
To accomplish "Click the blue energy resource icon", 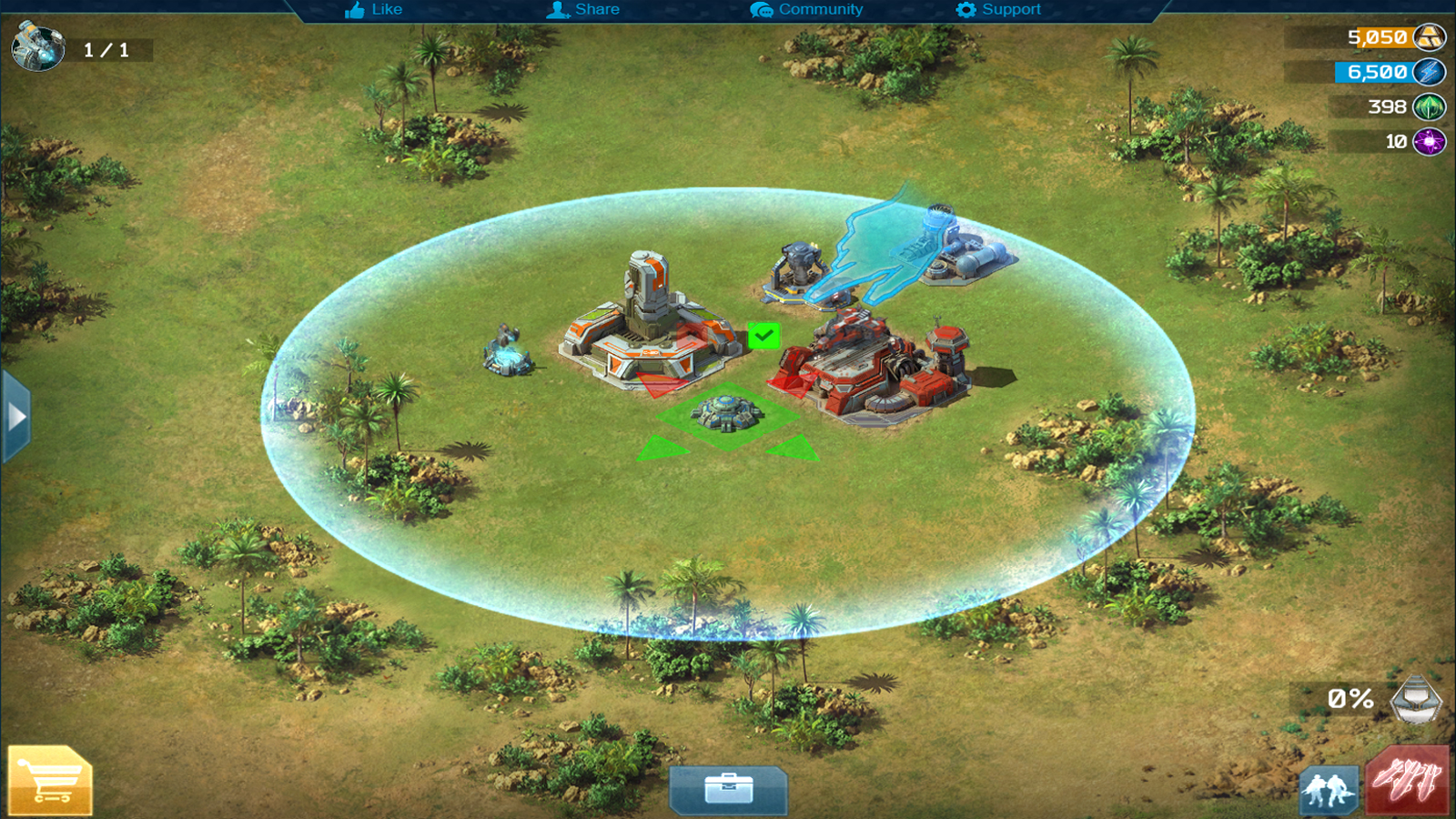I will tap(1430, 73).
